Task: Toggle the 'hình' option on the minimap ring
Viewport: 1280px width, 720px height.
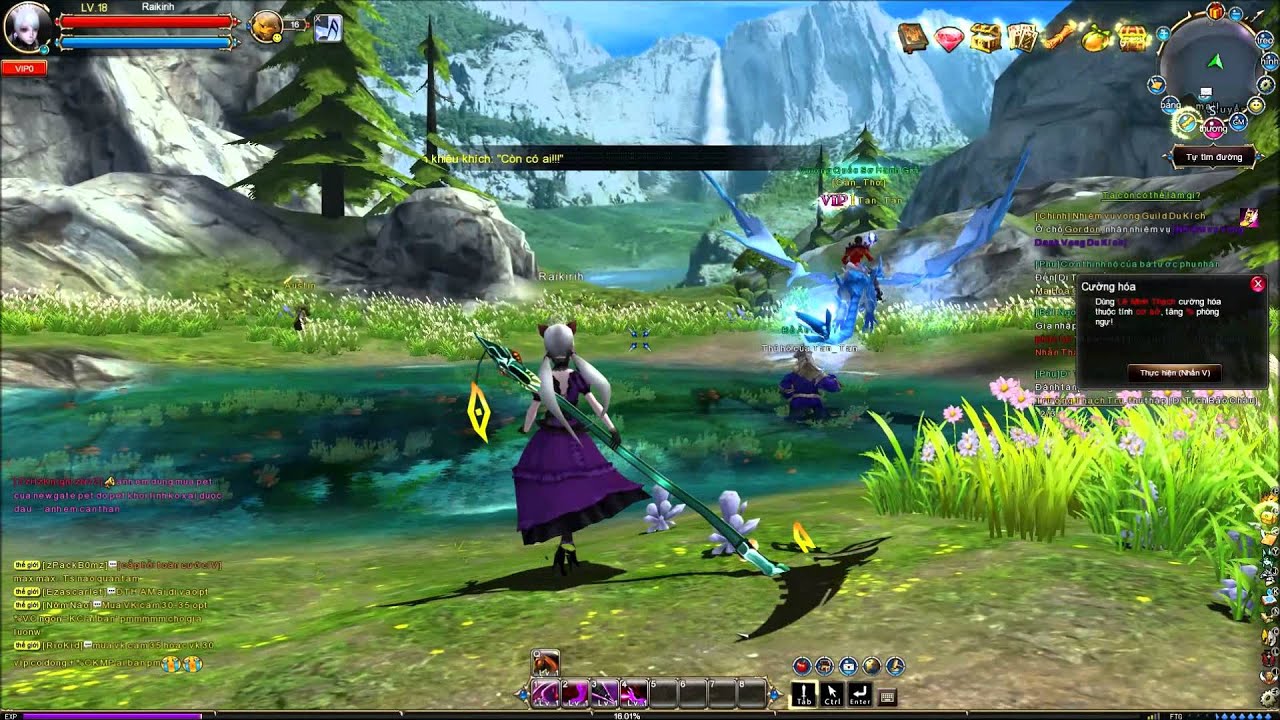Action: 1267,60
